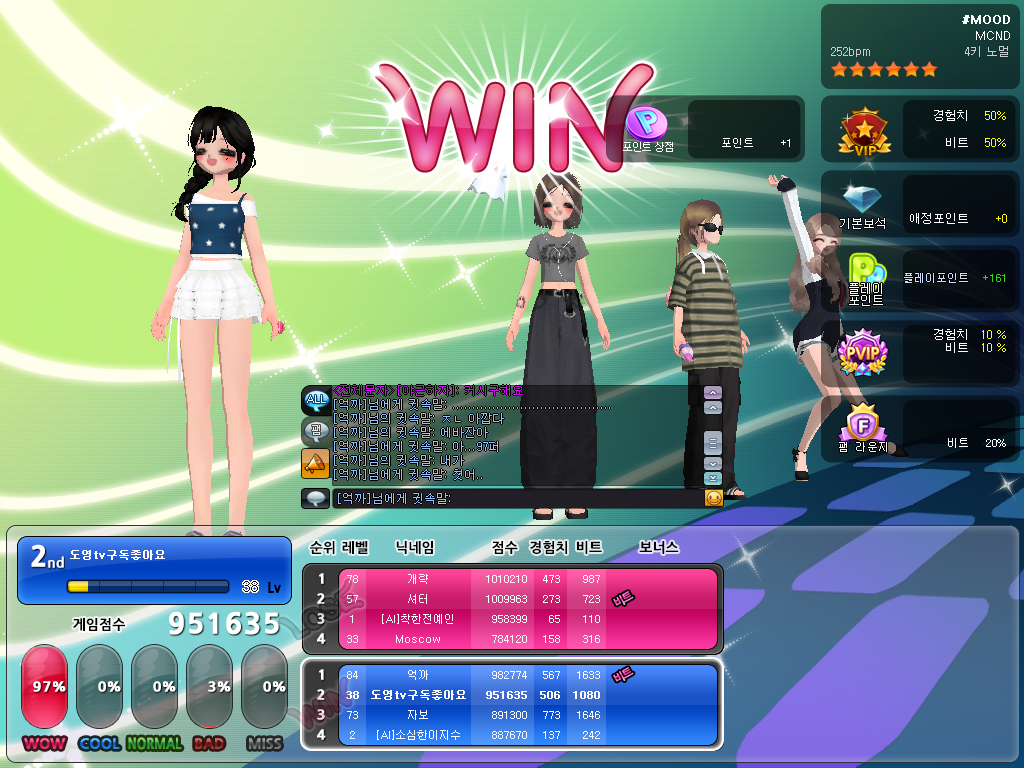Image resolution: width=1024 pixels, height=768 pixels.
Task: Switch to the 팸 chat channel
Action: (315, 432)
